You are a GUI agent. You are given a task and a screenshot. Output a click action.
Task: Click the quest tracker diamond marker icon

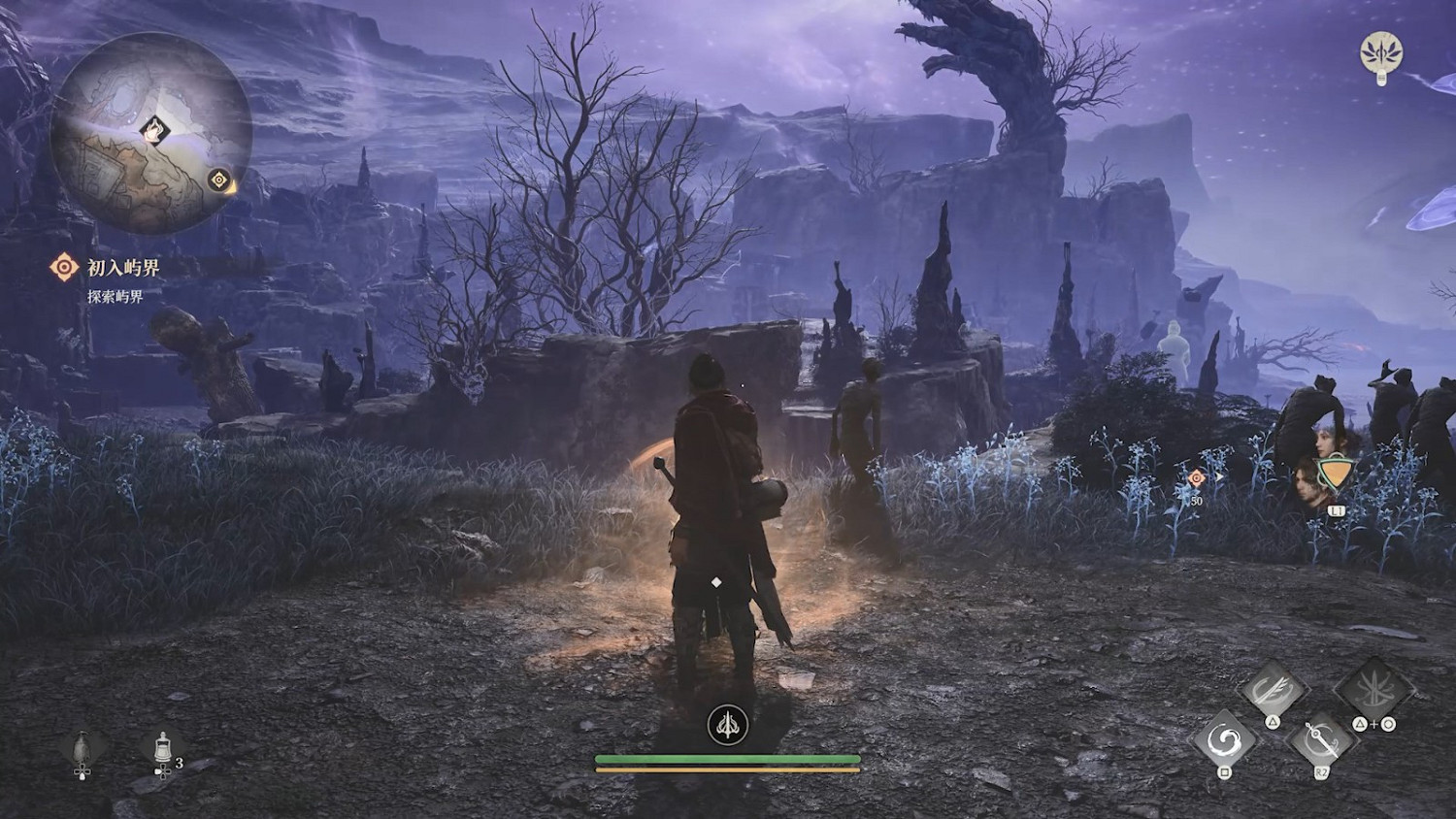(x=63, y=264)
